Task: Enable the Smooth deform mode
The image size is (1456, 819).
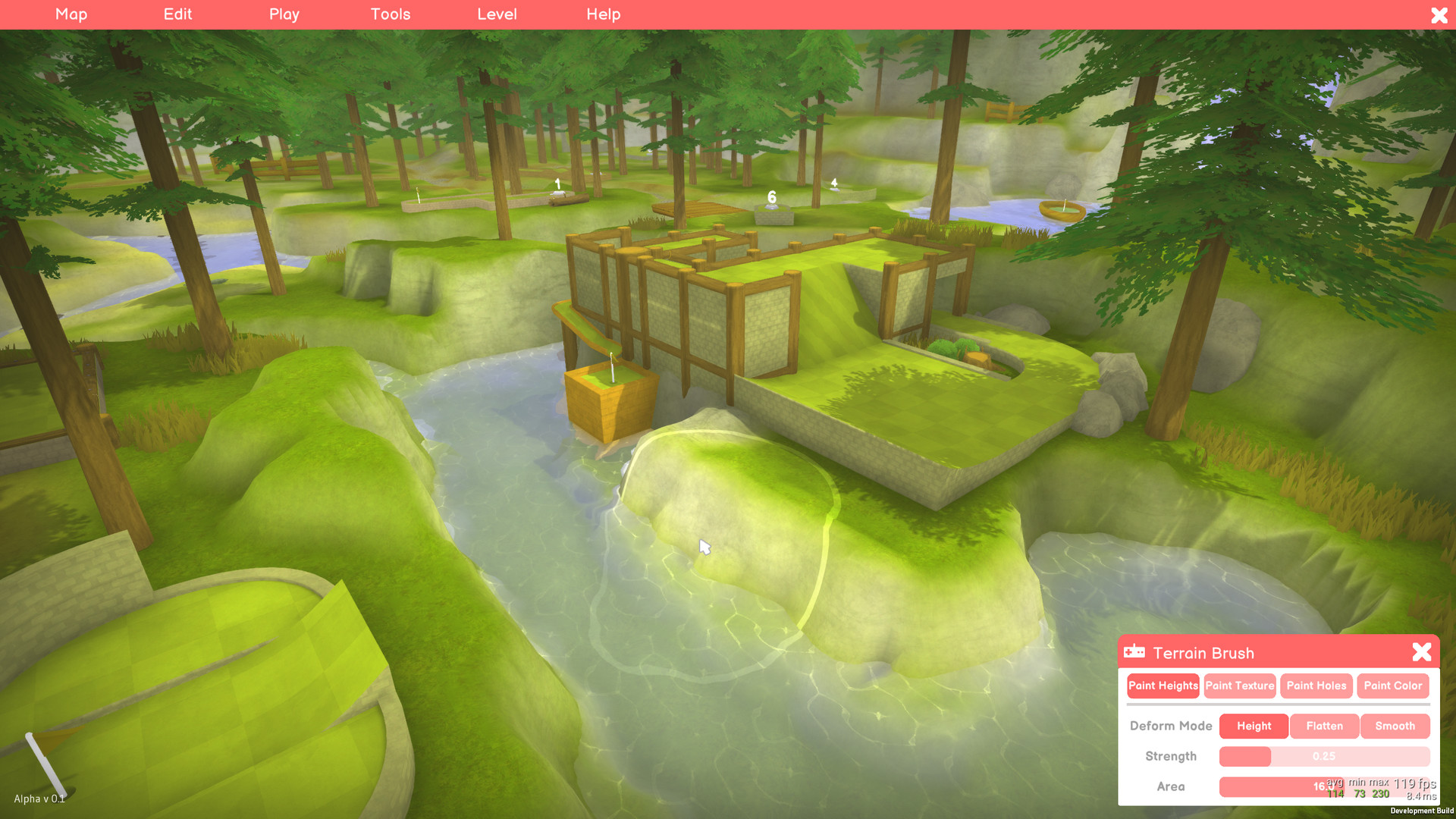Action: point(1395,726)
